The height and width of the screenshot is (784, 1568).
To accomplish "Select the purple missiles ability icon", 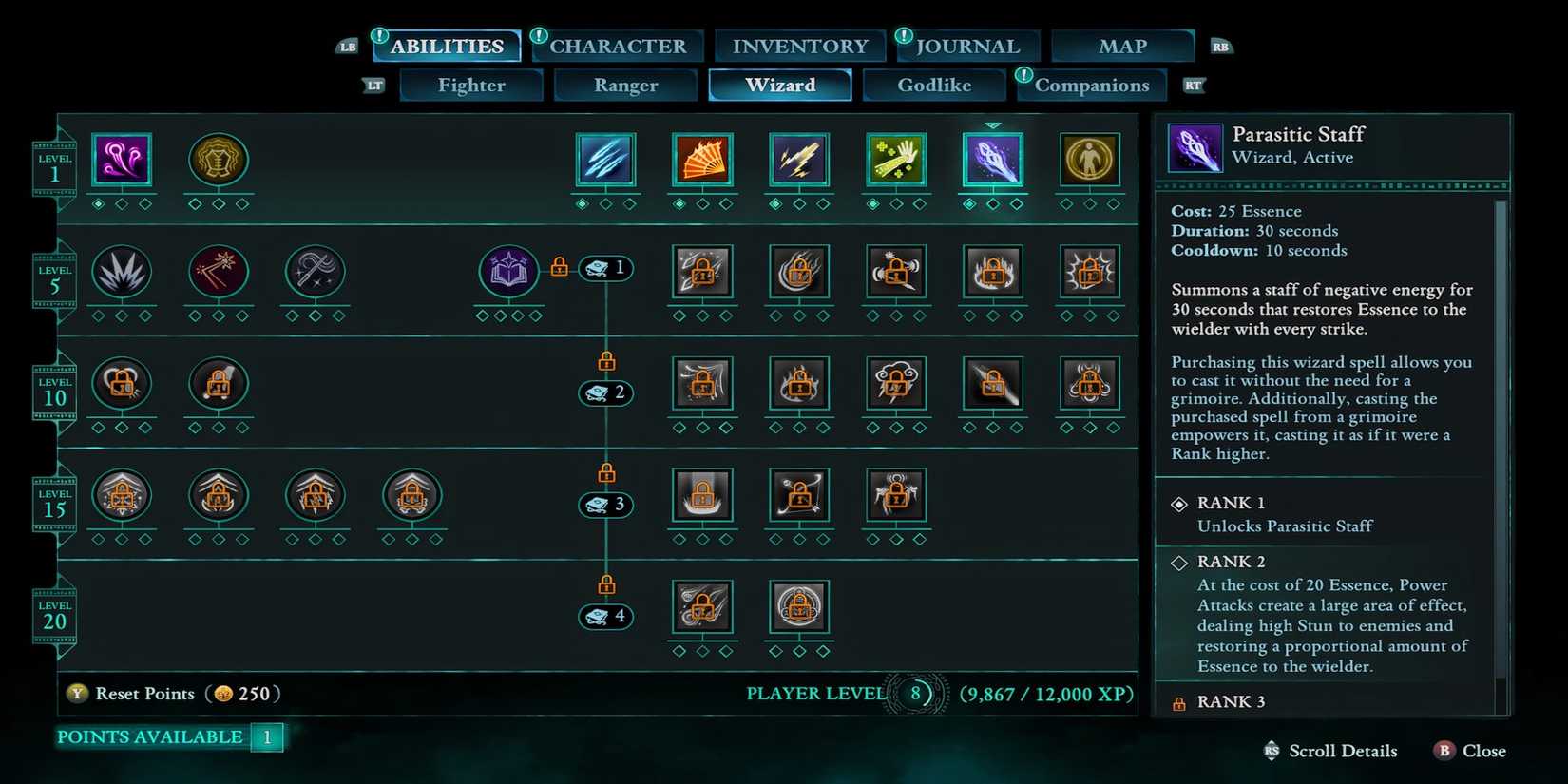I will (122, 160).
